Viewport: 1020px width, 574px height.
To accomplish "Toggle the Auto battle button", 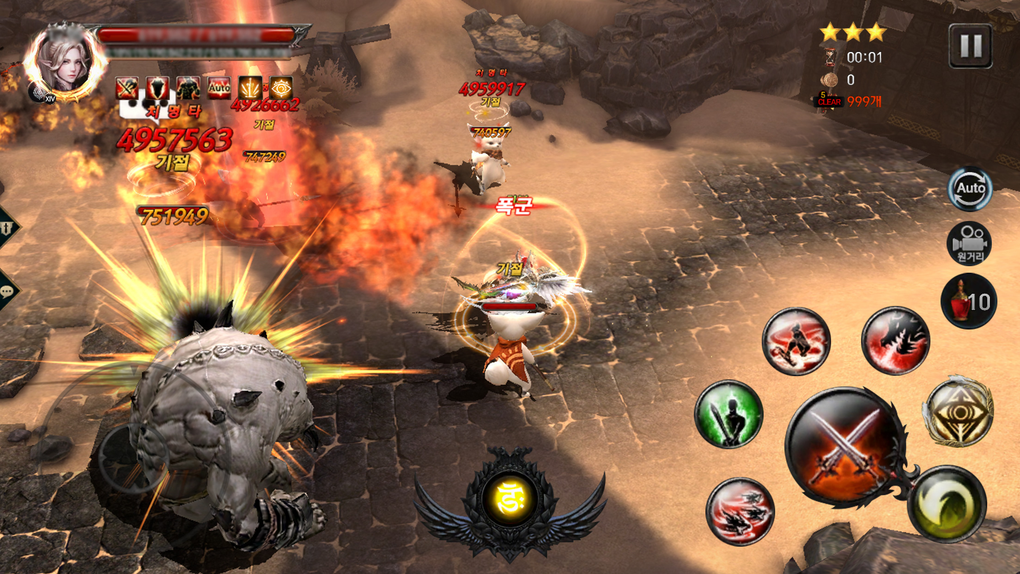I will 969,188.
